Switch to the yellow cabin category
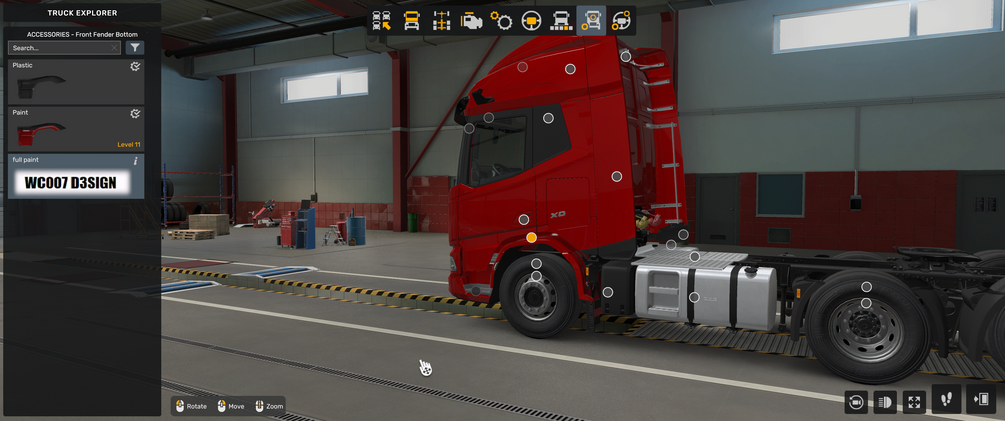This screenshot has width=1005, height=421. click(412, 21)
